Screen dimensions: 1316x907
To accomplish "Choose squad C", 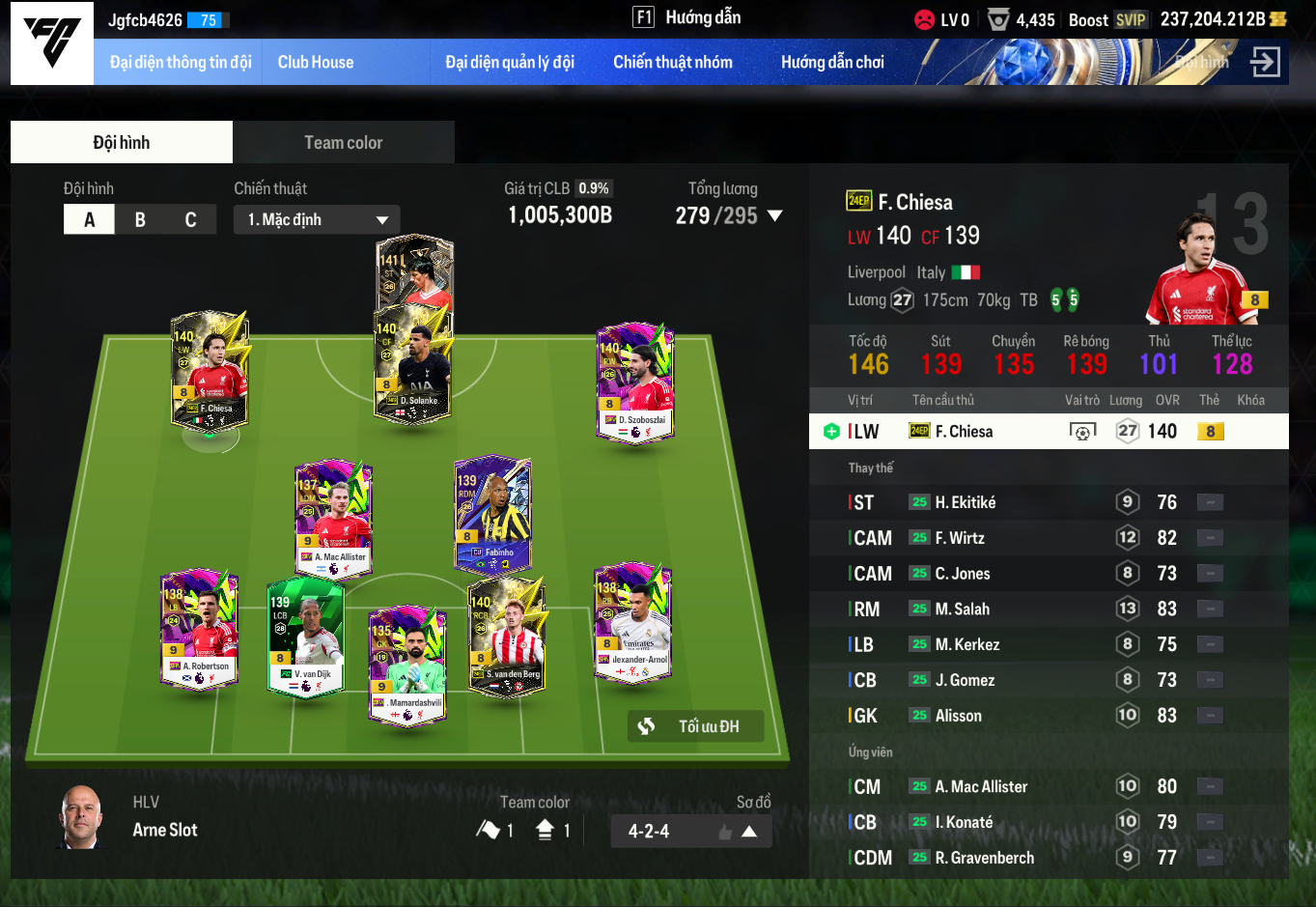I will coord(191,219).
